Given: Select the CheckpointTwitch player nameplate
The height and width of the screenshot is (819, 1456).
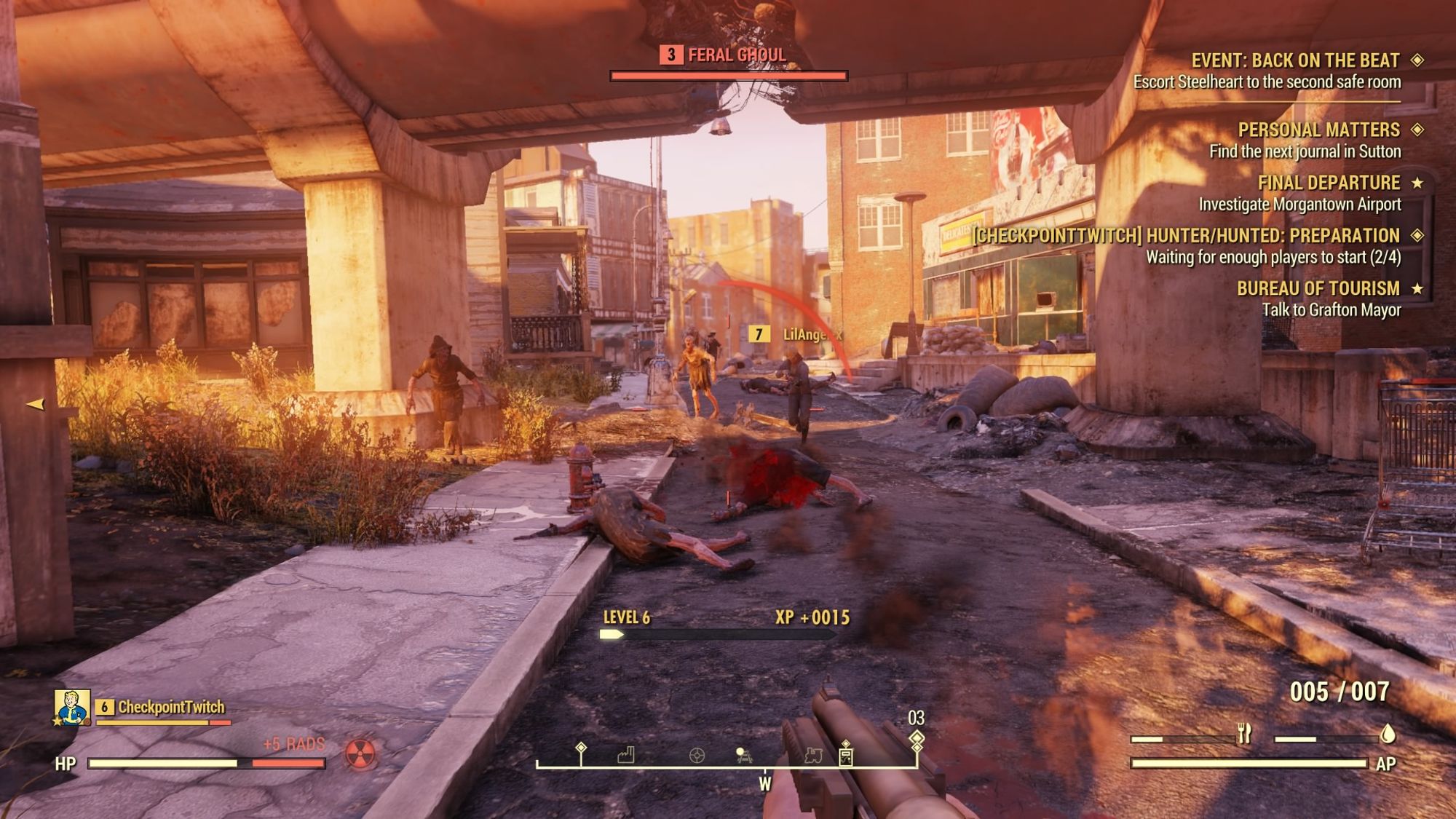Looking at the screenshot, I should click(171, 707).
